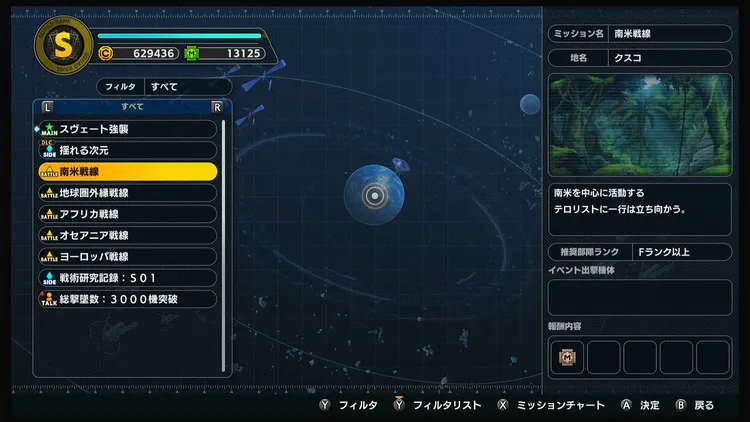The width and height of the screenshot is (750, 422).
Task: Pick the アフリカ戦線 mission entry
Action: point(128,214)
